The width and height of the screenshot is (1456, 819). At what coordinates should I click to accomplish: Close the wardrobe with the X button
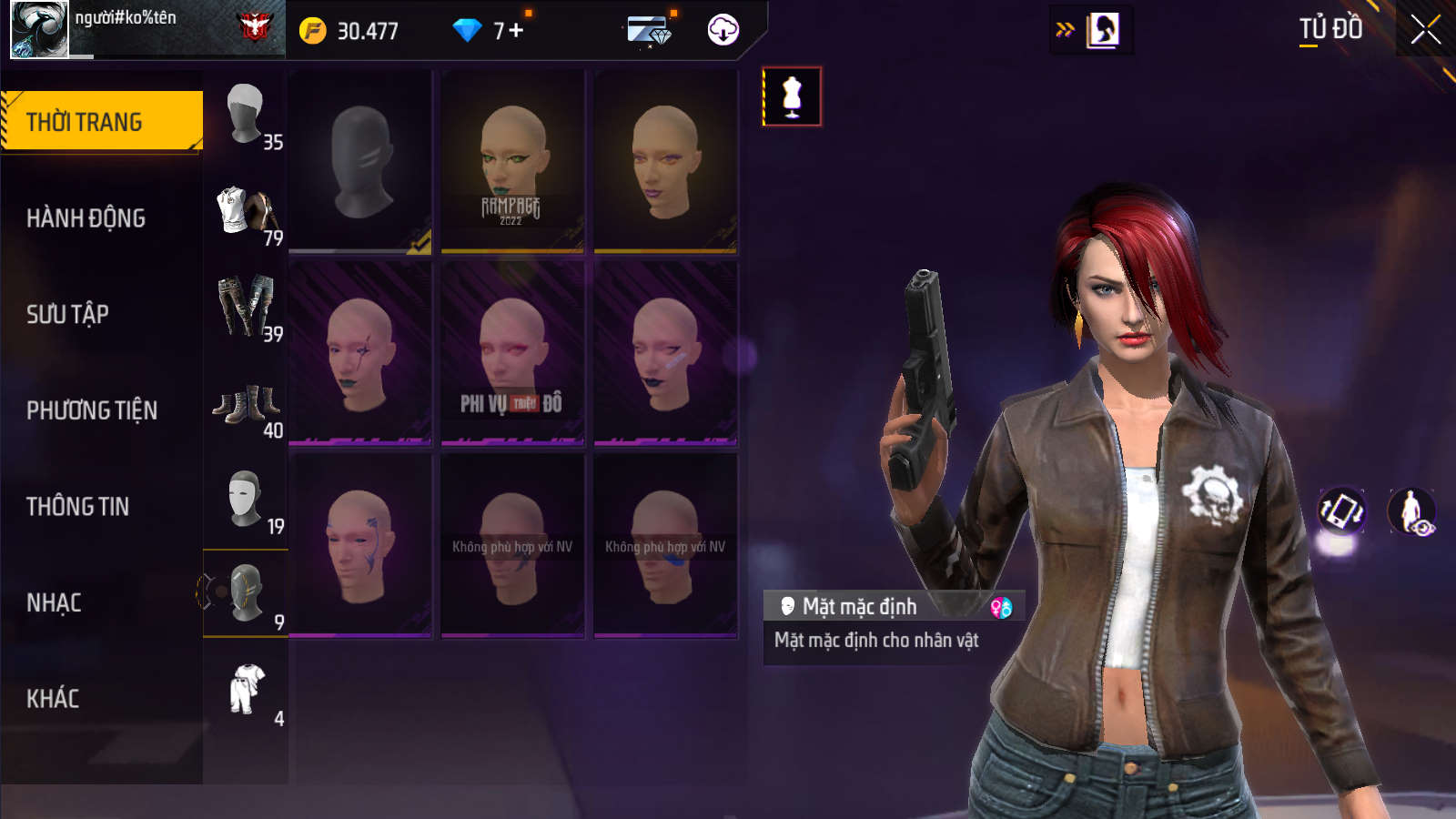coord(1425,30)
